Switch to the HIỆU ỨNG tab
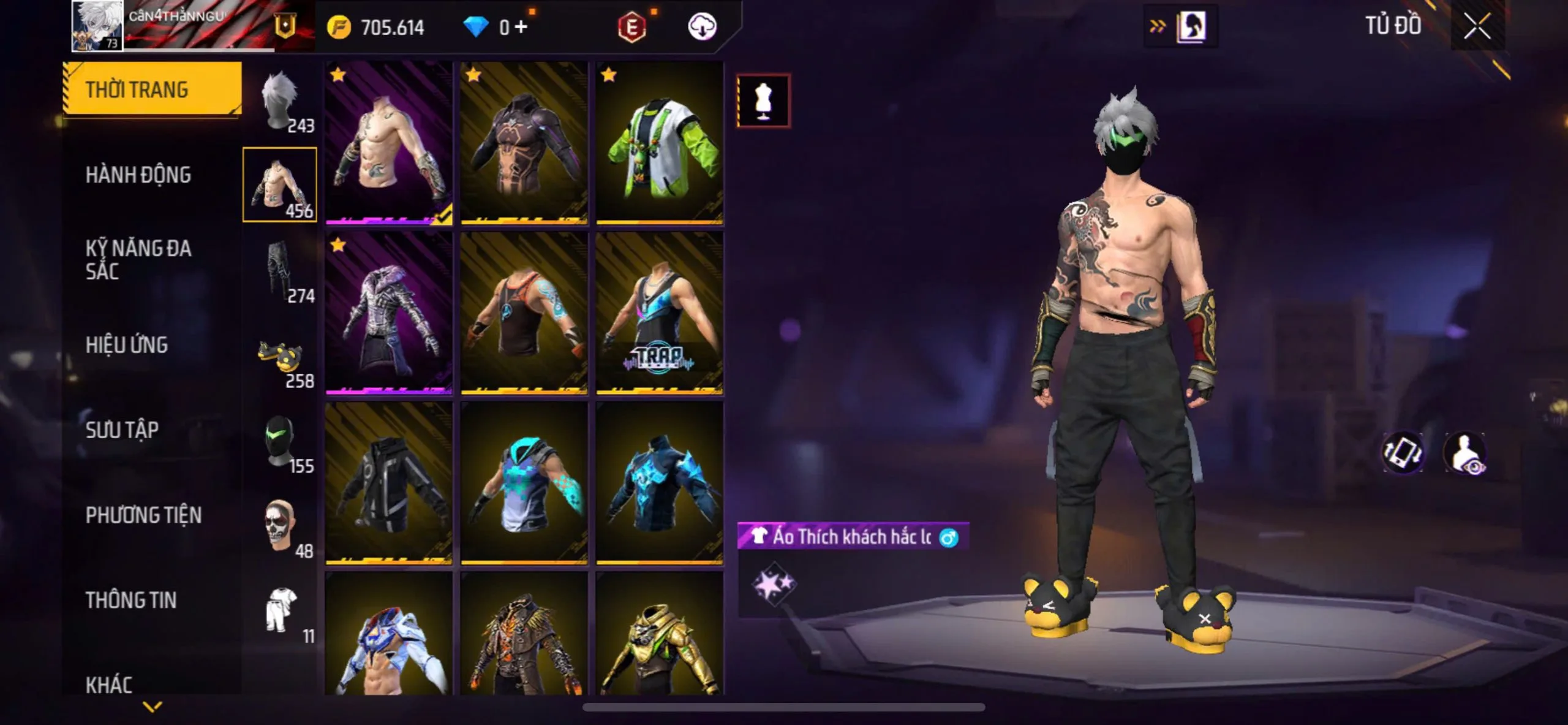This screenshot has width=1568, height=725. point(129,345)
